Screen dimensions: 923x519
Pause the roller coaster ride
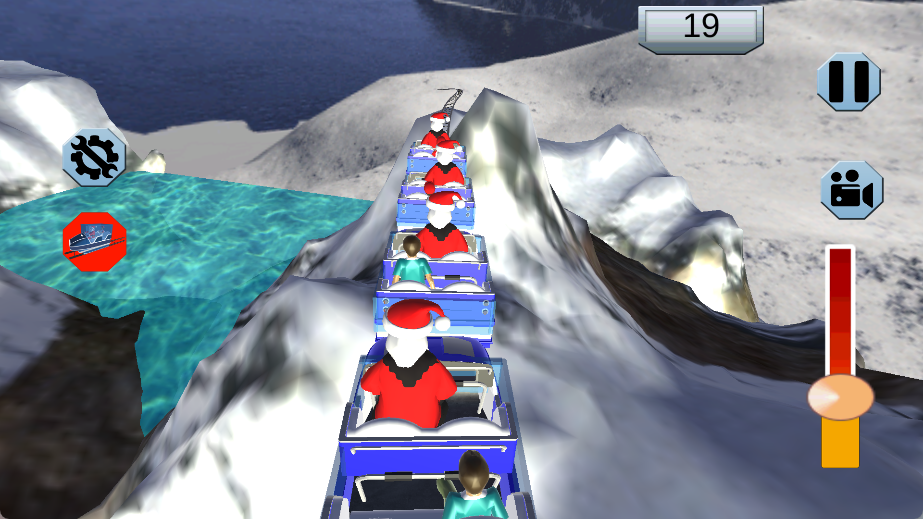coord(849,81)
